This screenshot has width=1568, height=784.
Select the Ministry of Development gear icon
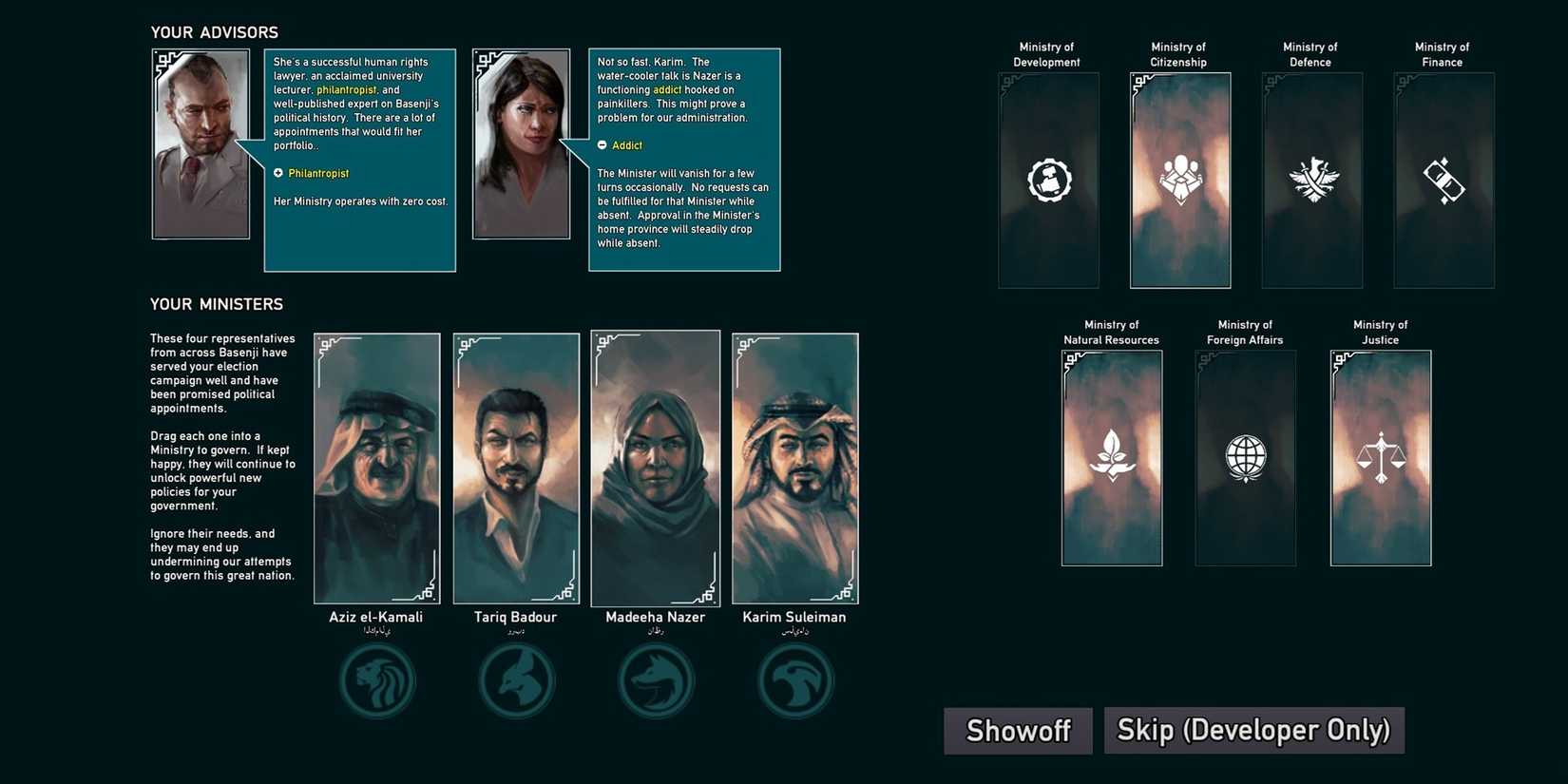pos(1047,179)
